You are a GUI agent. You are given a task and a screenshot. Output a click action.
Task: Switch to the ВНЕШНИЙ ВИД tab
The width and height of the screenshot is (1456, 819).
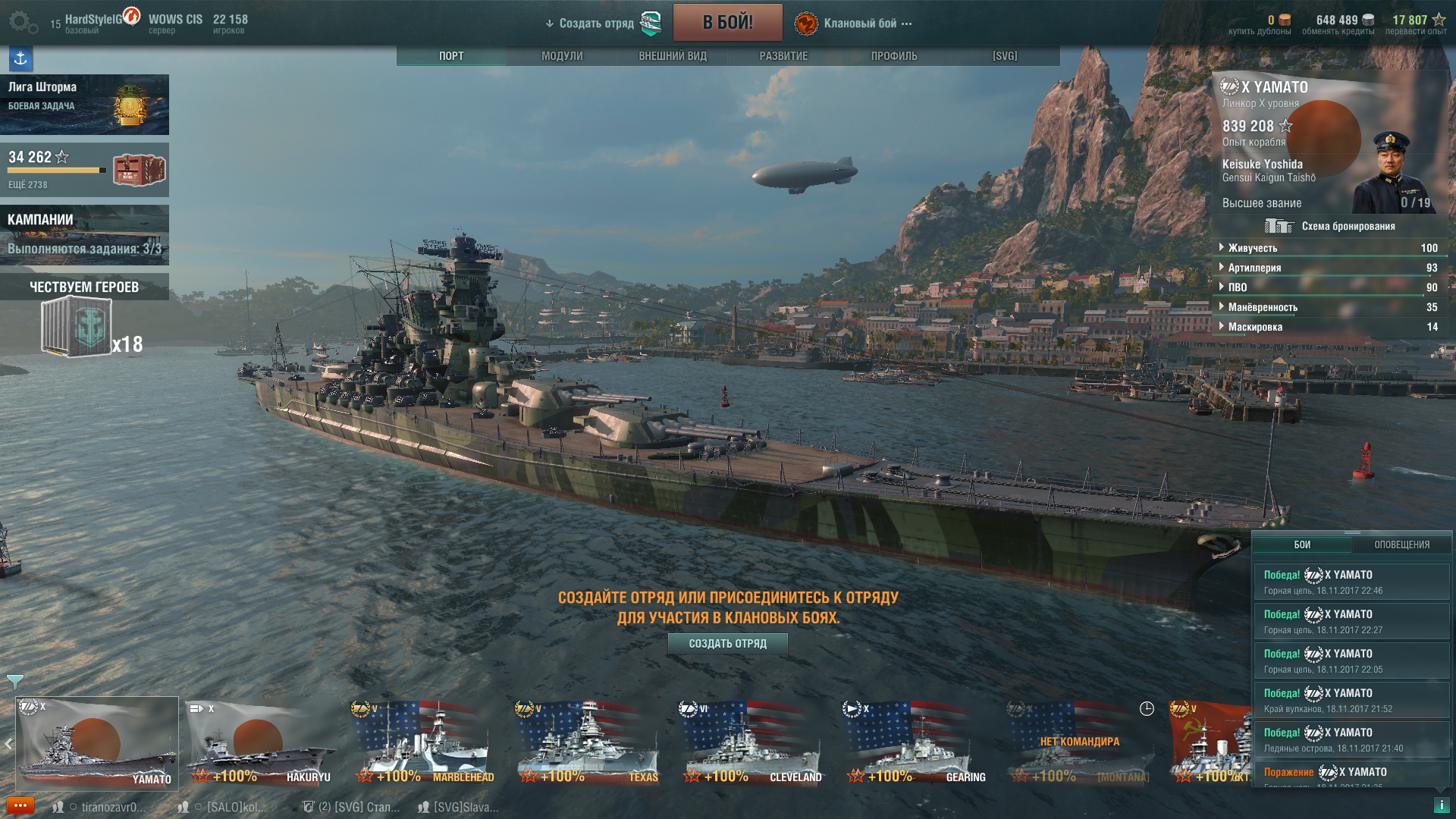pos(673,56)
